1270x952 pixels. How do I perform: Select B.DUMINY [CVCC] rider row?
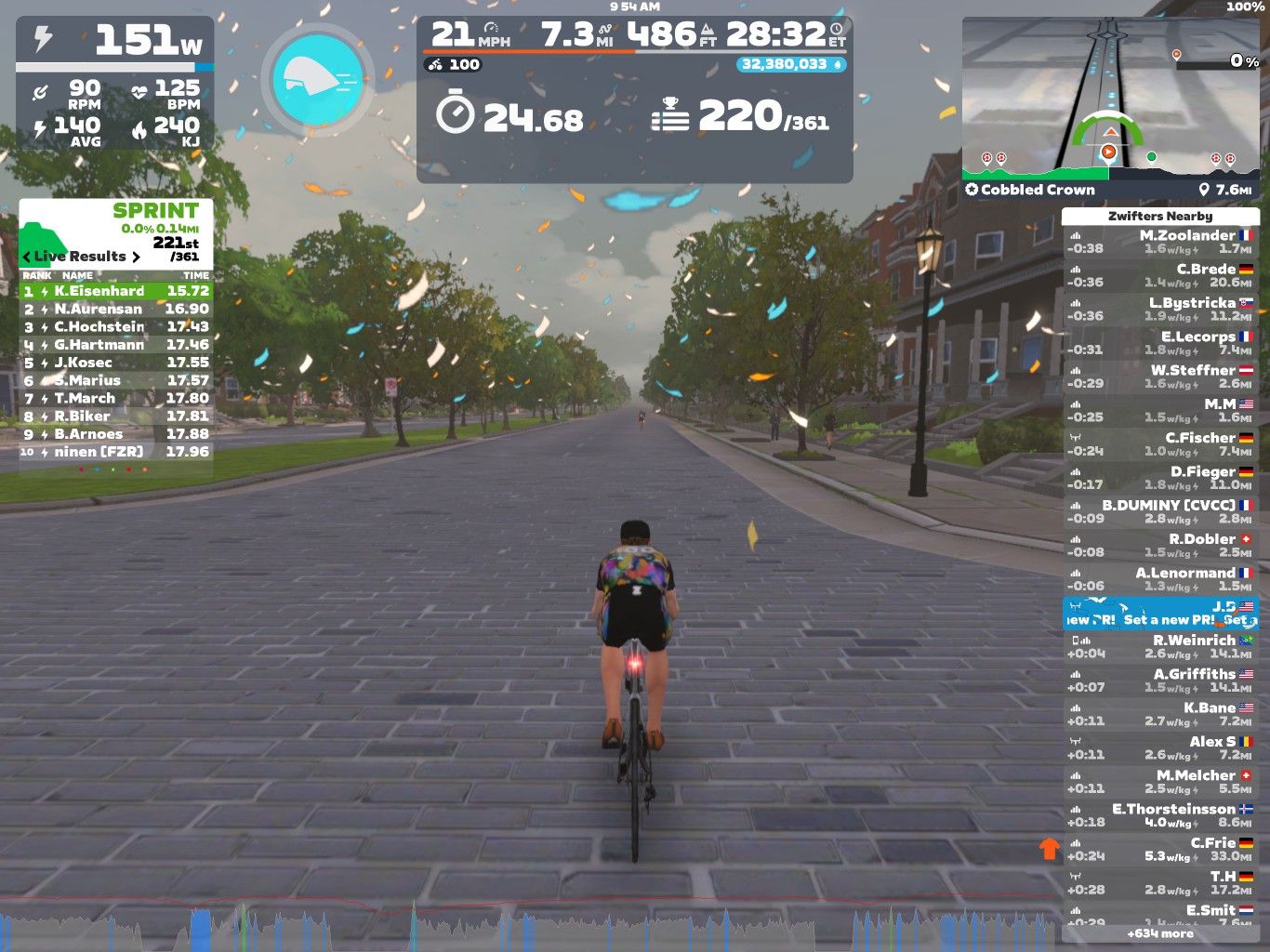click(1160, 511)
